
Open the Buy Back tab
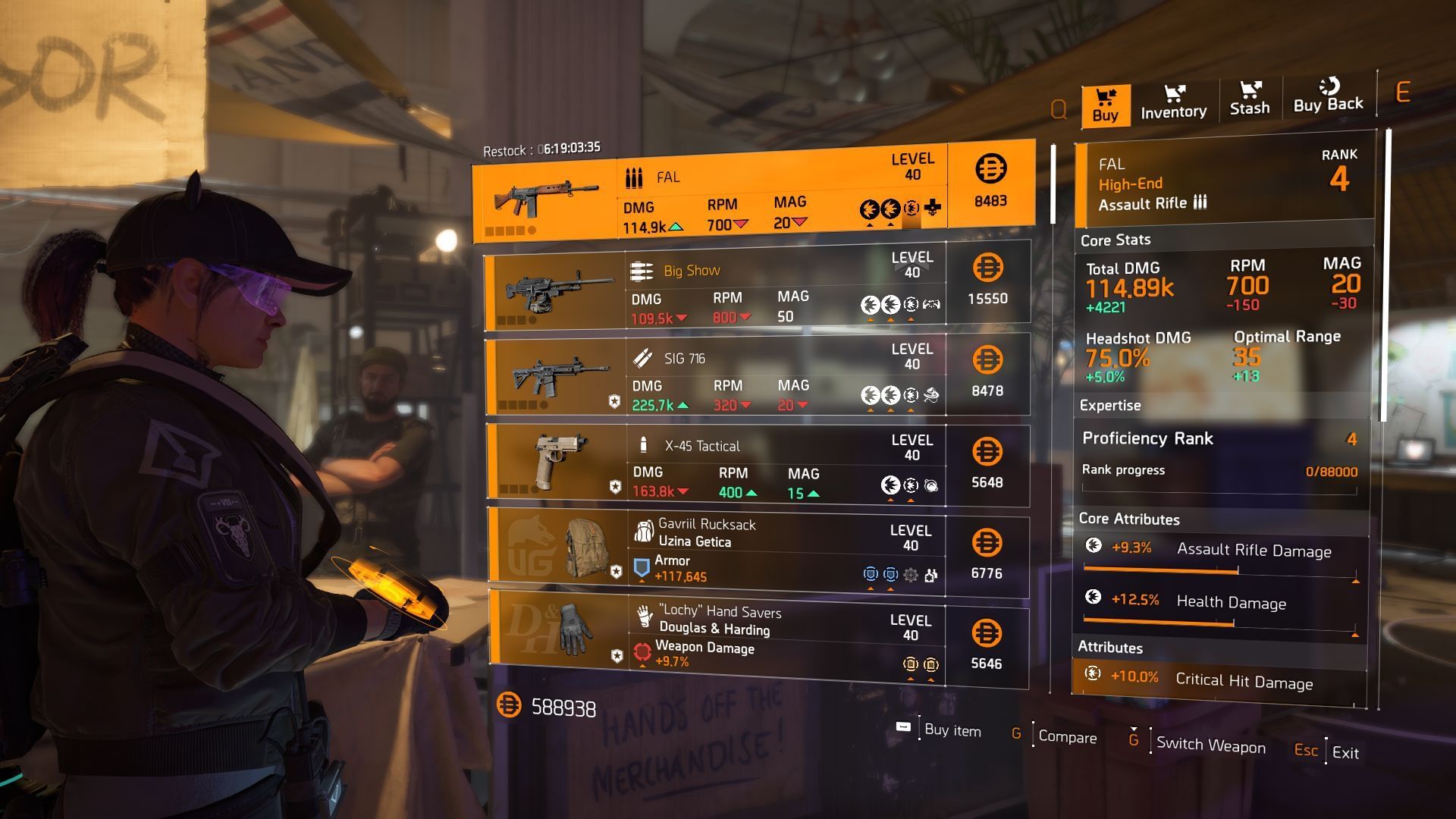point(1328,96)
